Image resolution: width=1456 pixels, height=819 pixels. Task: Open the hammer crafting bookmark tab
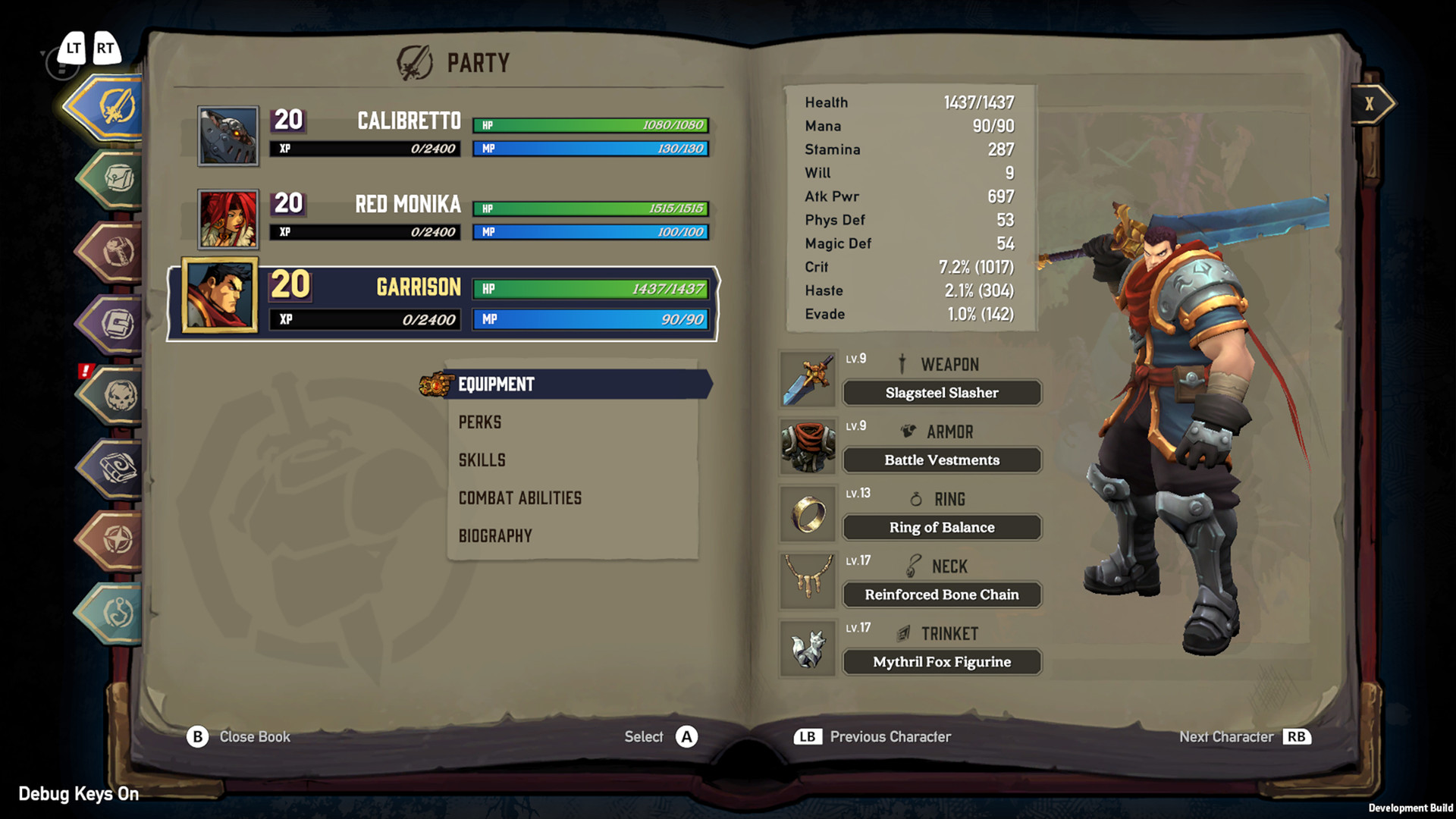coord(115,252)
